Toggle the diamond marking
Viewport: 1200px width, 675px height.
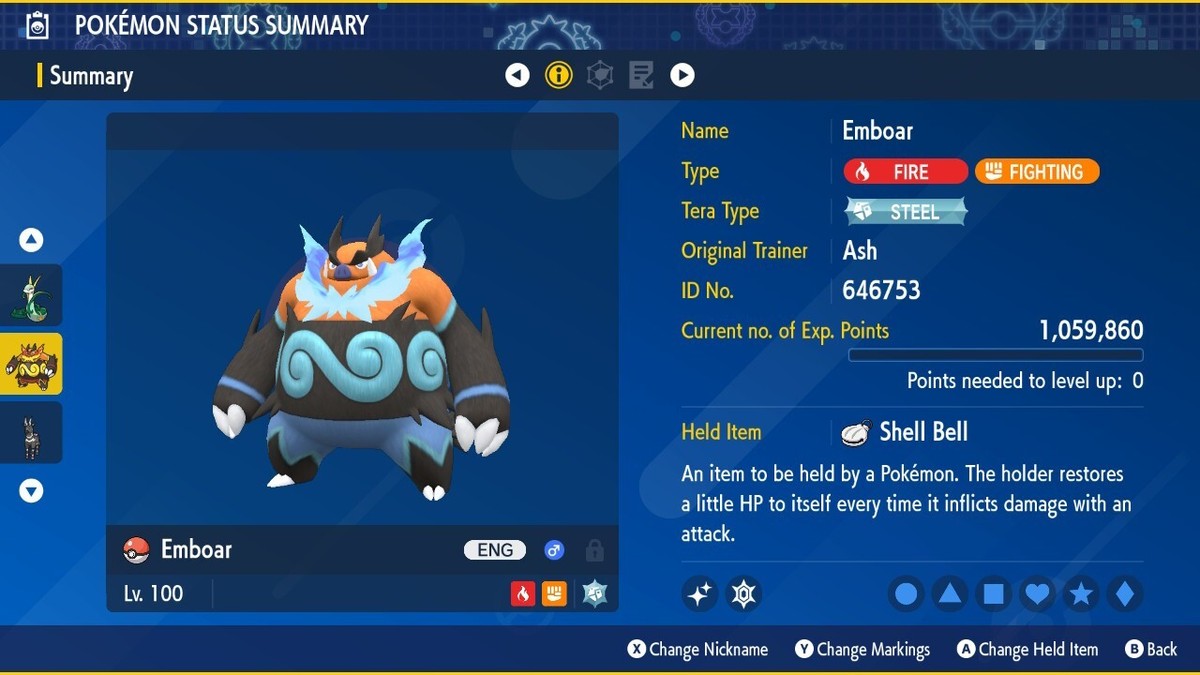click(1125, 594)
